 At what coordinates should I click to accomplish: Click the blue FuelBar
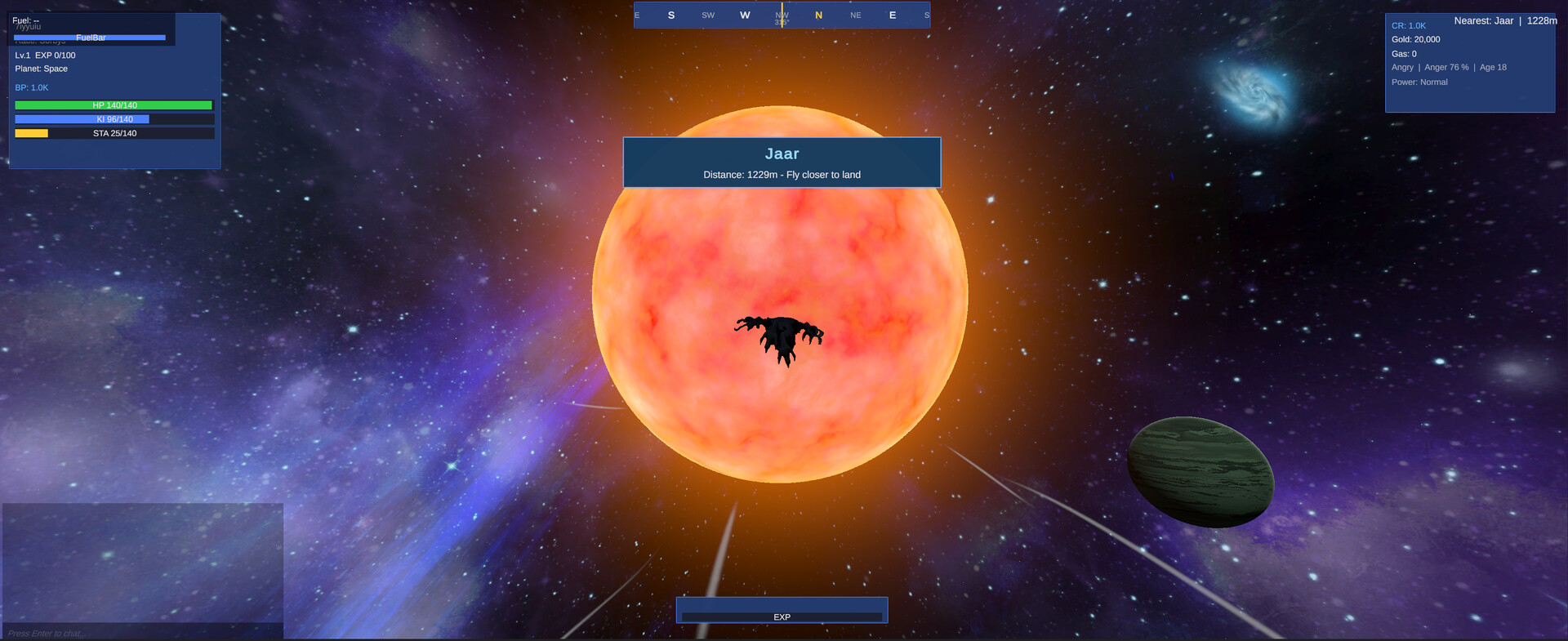tap(92, 37)
